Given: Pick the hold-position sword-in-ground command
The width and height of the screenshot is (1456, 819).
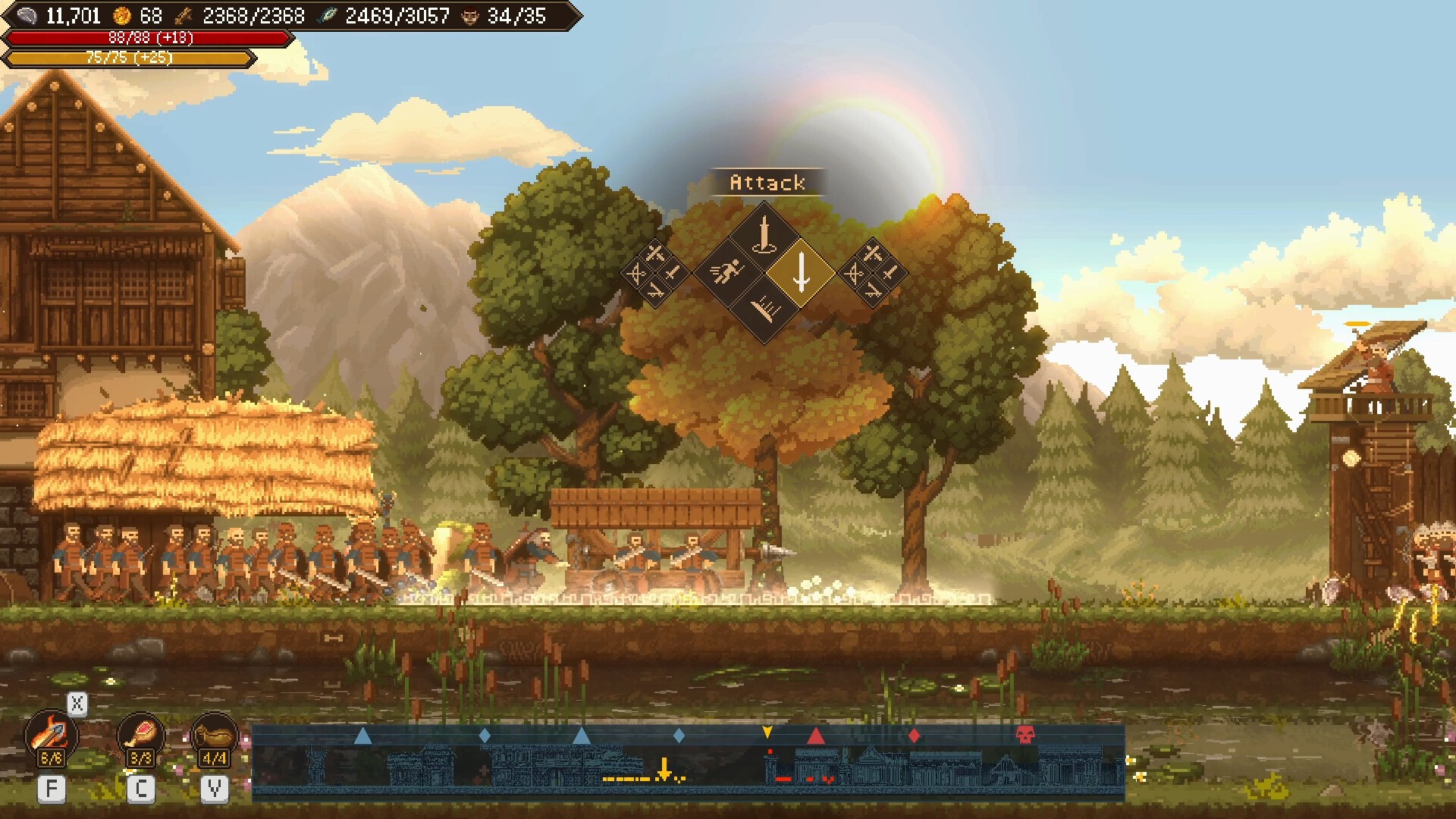Looking at the screenshot, I should coord(764,235).
